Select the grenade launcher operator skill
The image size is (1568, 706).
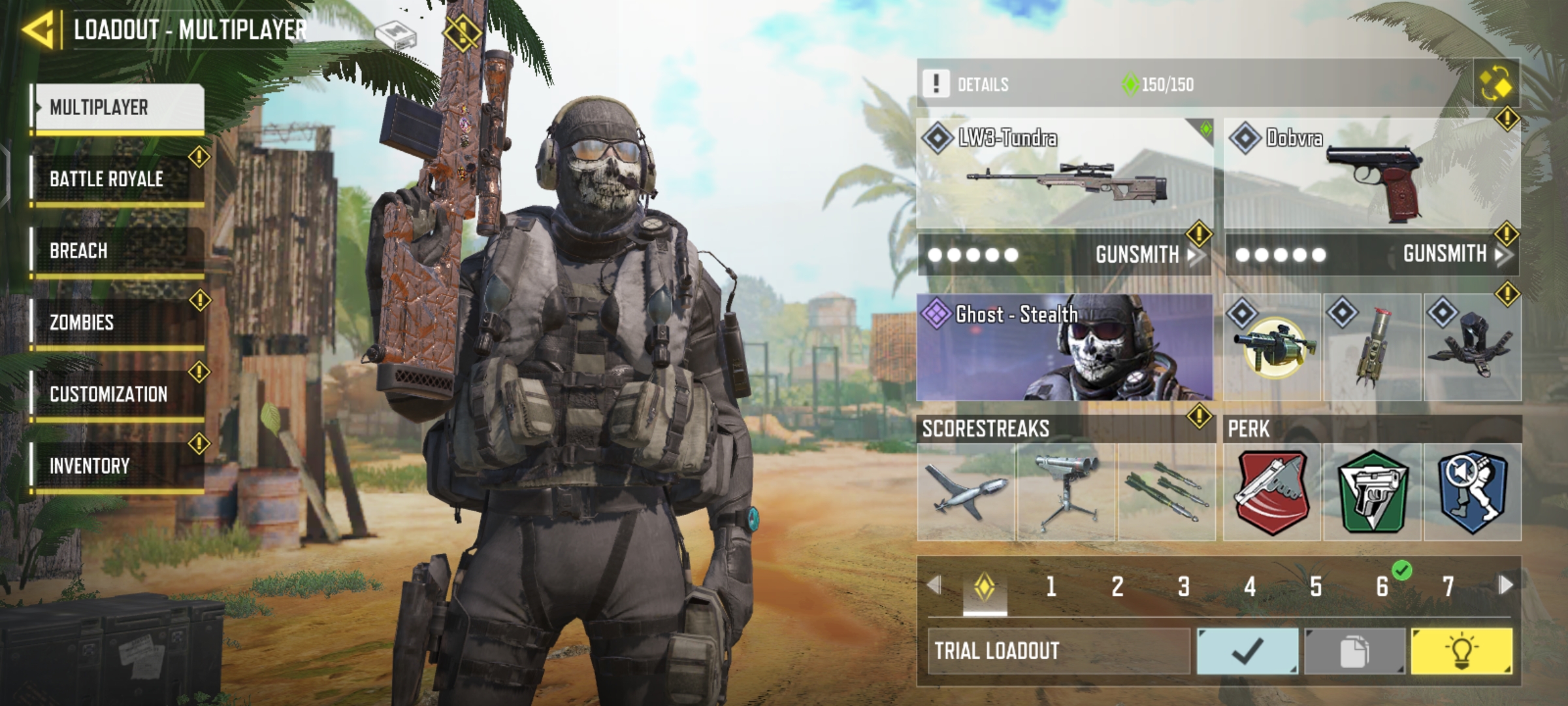click(x=1272, y=347)
